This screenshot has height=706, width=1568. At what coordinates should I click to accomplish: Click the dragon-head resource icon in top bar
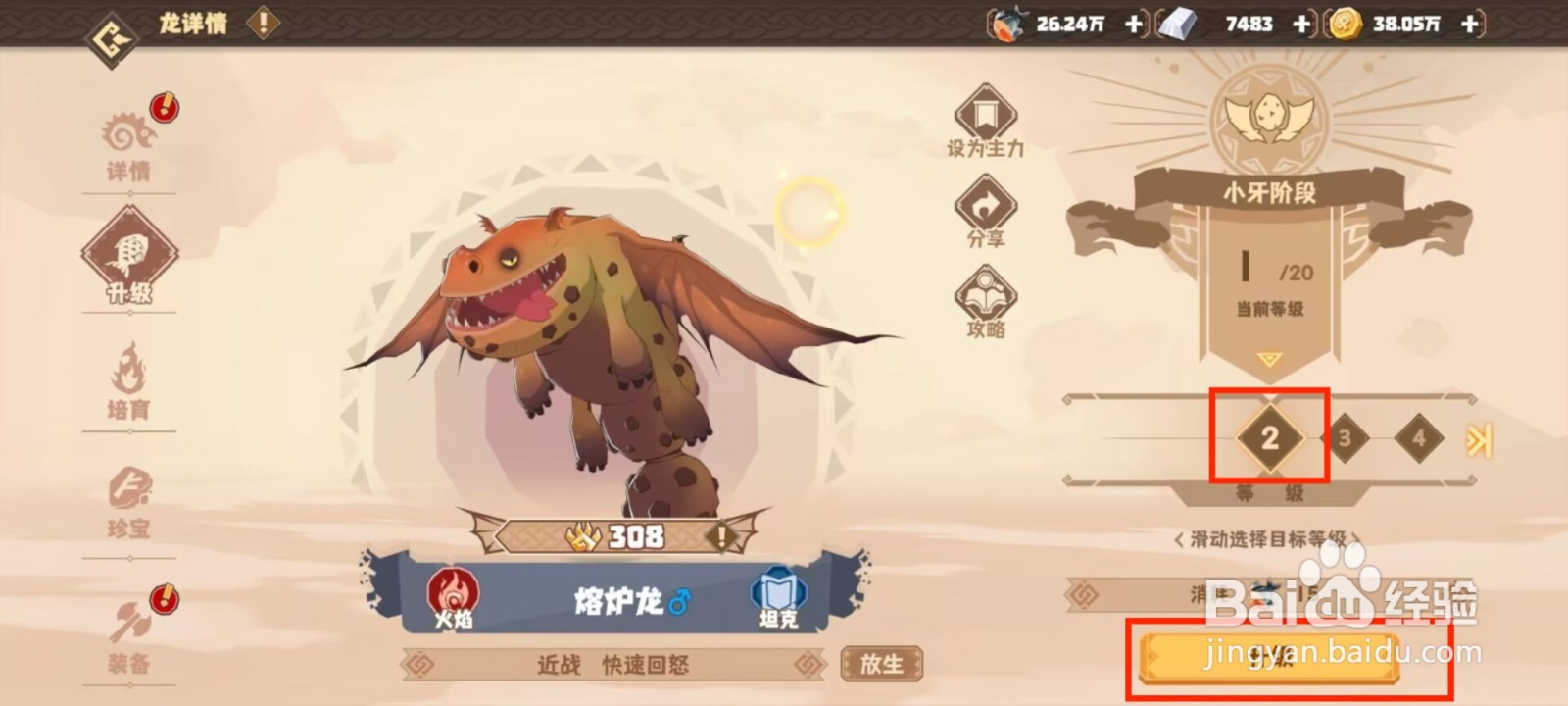click(x=1009, y=25)
